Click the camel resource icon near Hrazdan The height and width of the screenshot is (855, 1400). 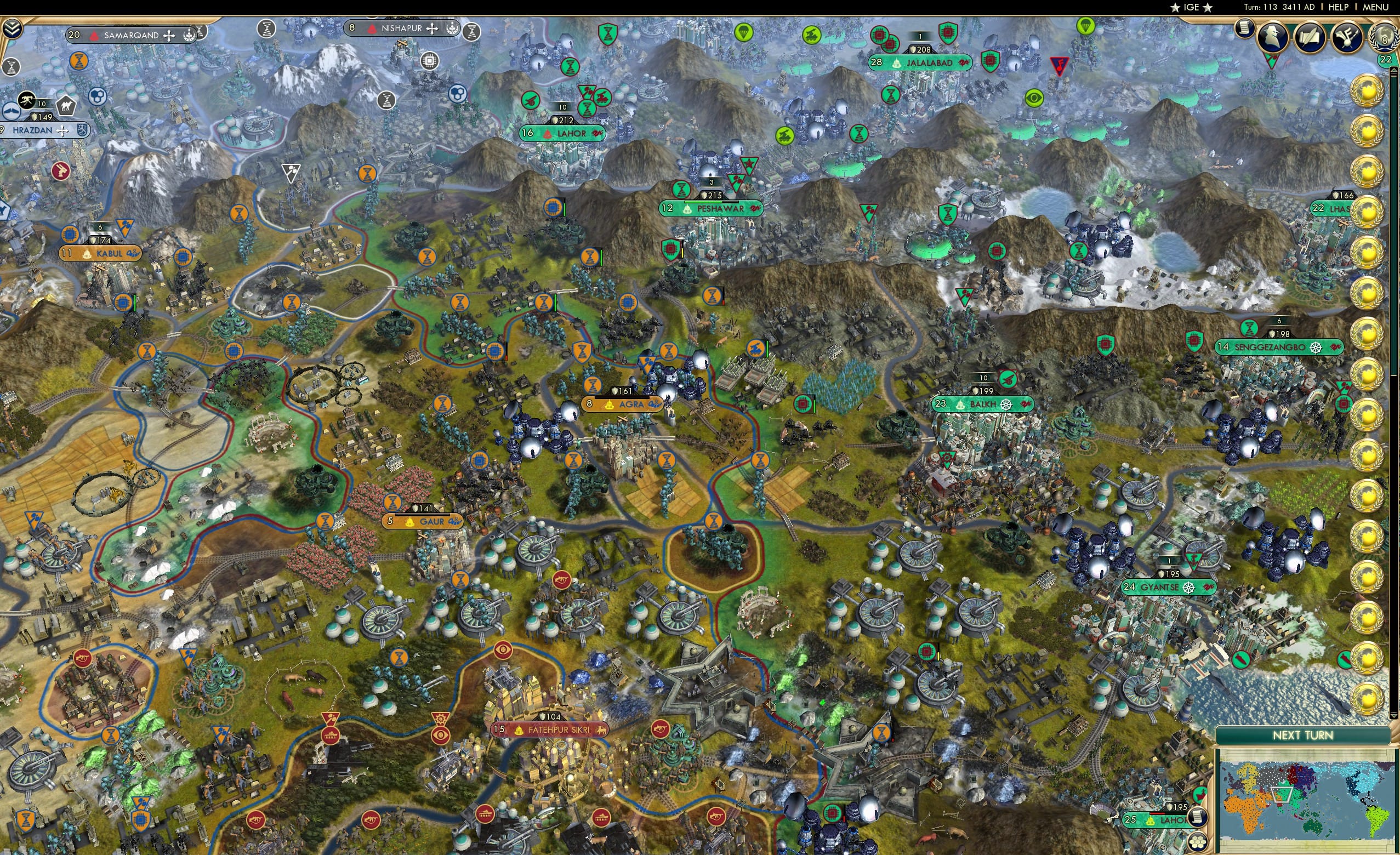pyautogui.click(x=66, y=107)
